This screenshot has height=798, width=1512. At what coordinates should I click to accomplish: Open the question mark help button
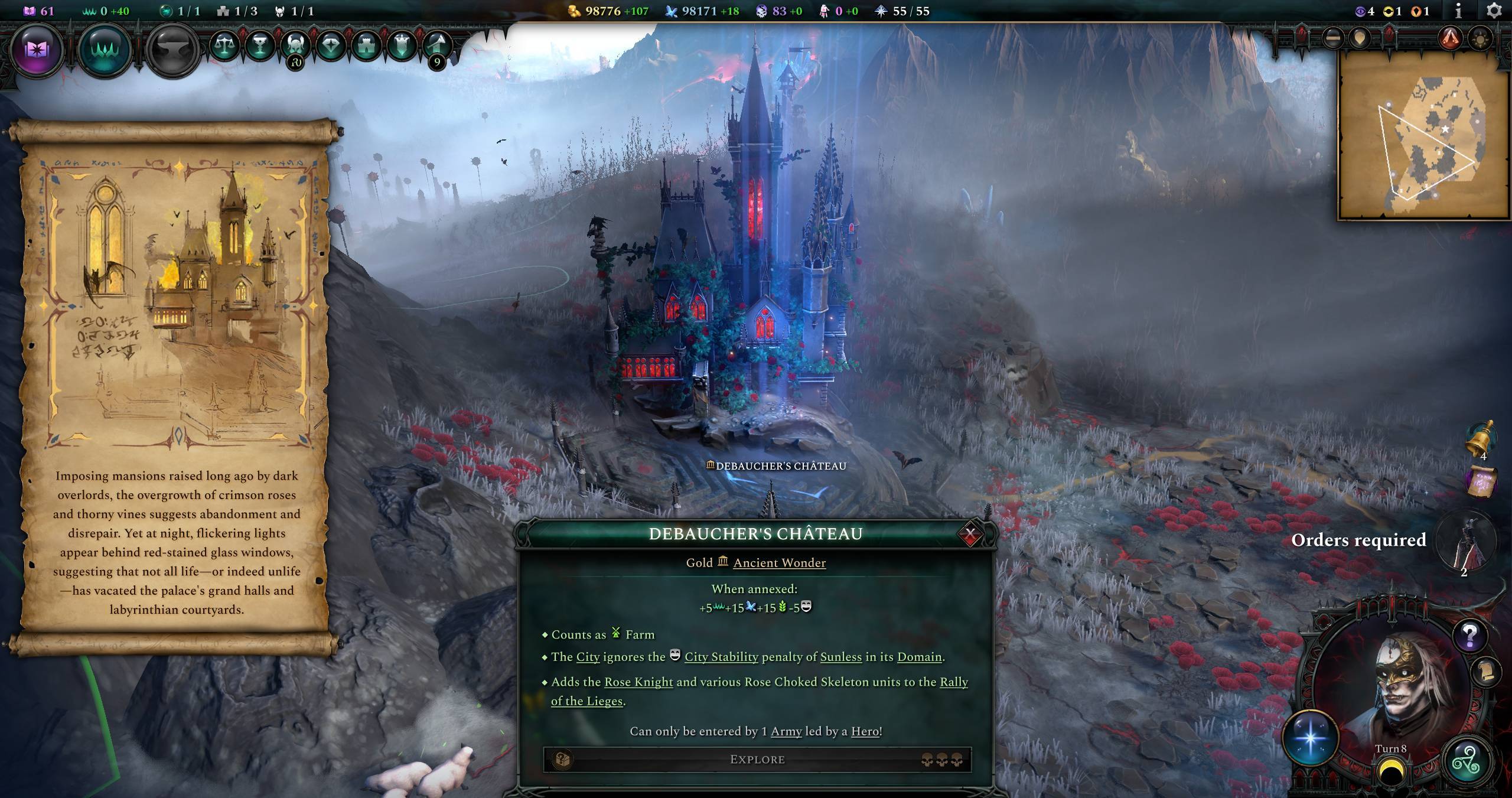click(x=1469, y=636)
